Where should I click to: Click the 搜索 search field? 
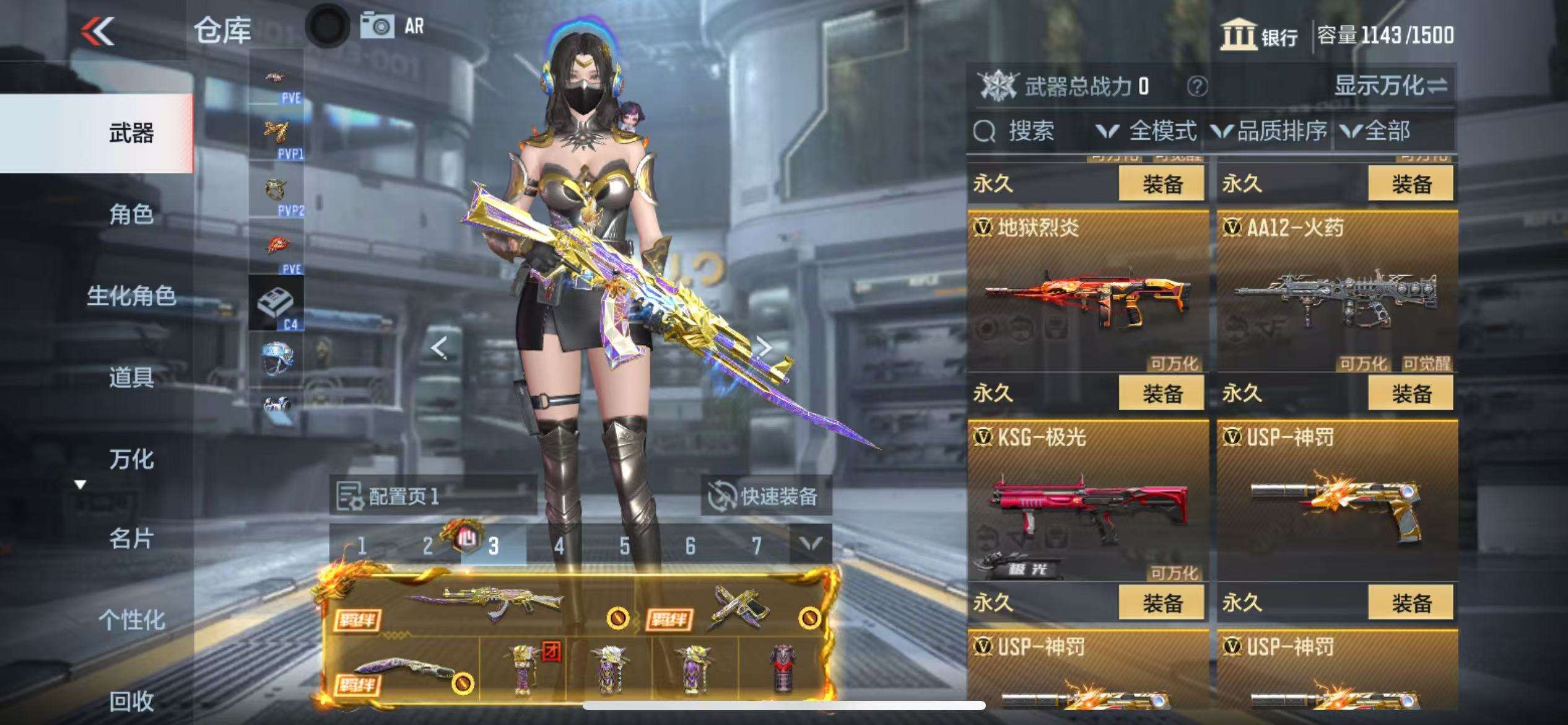(1029, 131)
